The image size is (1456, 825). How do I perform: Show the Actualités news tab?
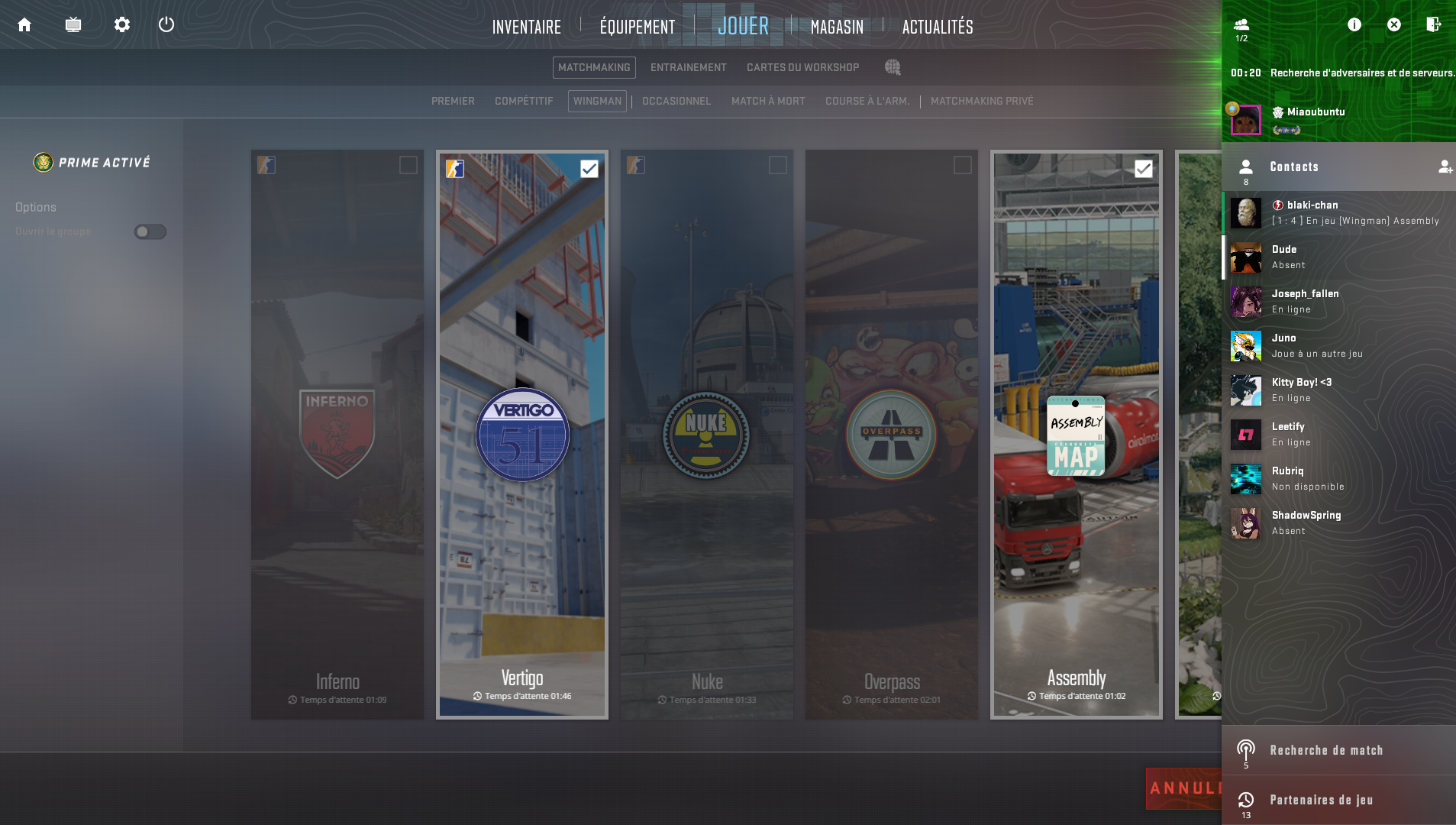[938, 27]
